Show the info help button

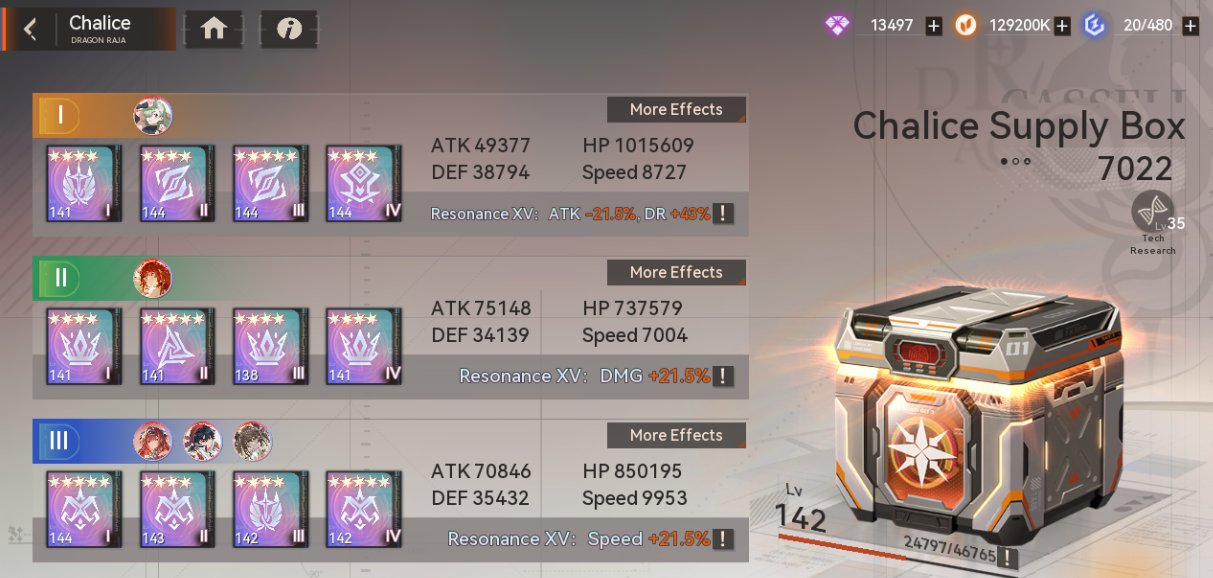click(289, 29)
